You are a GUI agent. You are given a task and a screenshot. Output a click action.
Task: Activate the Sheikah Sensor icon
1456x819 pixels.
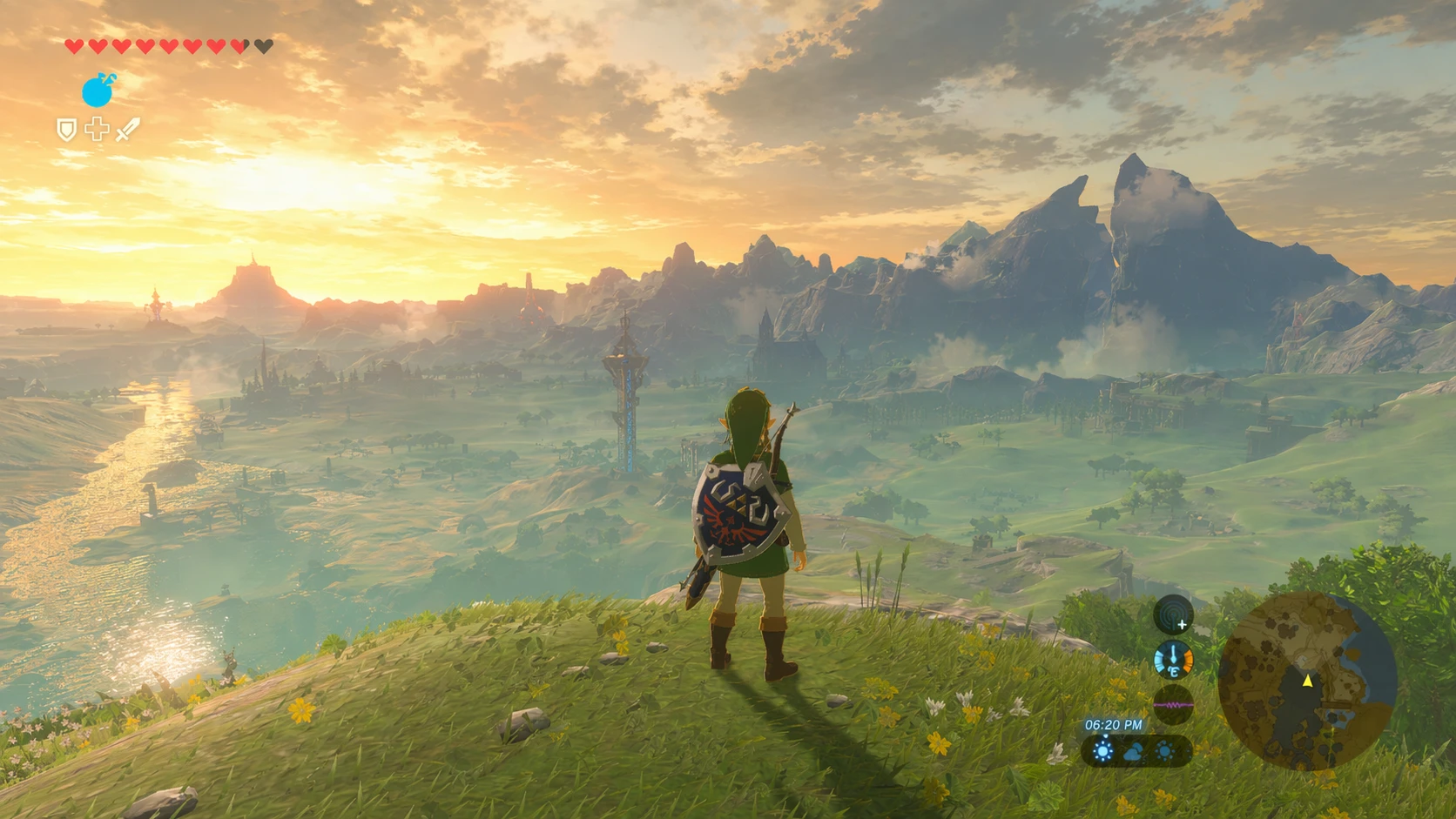(1173, 614)
